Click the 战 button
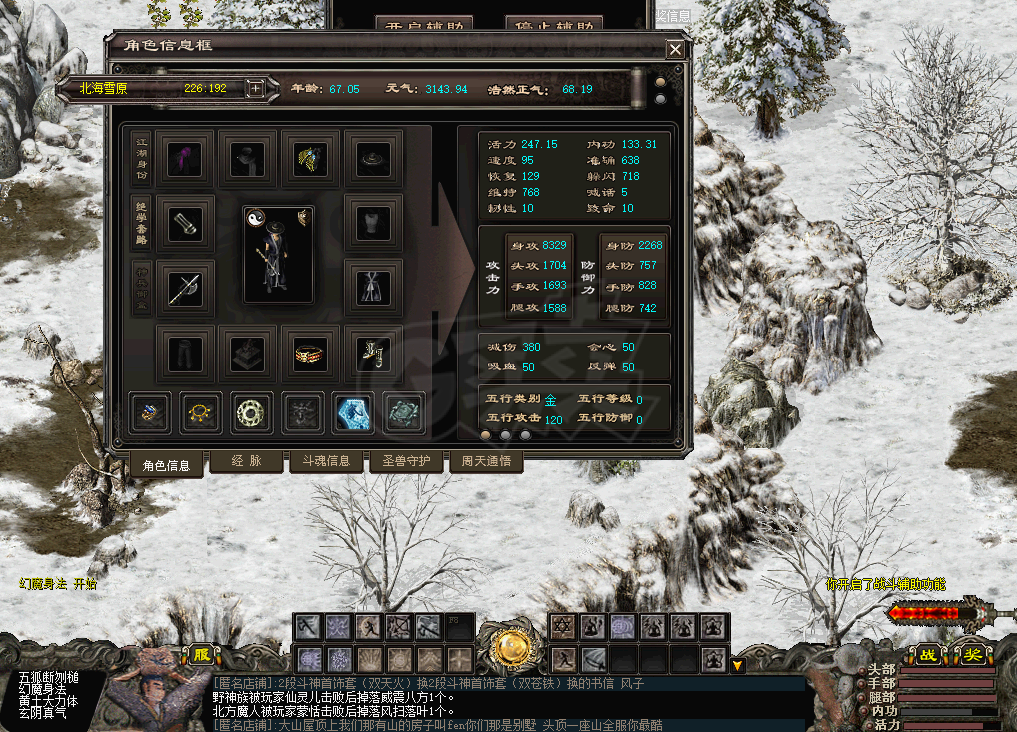Image resolution: width=1017 pixels, height=732 pixels. tap(928, 655)
